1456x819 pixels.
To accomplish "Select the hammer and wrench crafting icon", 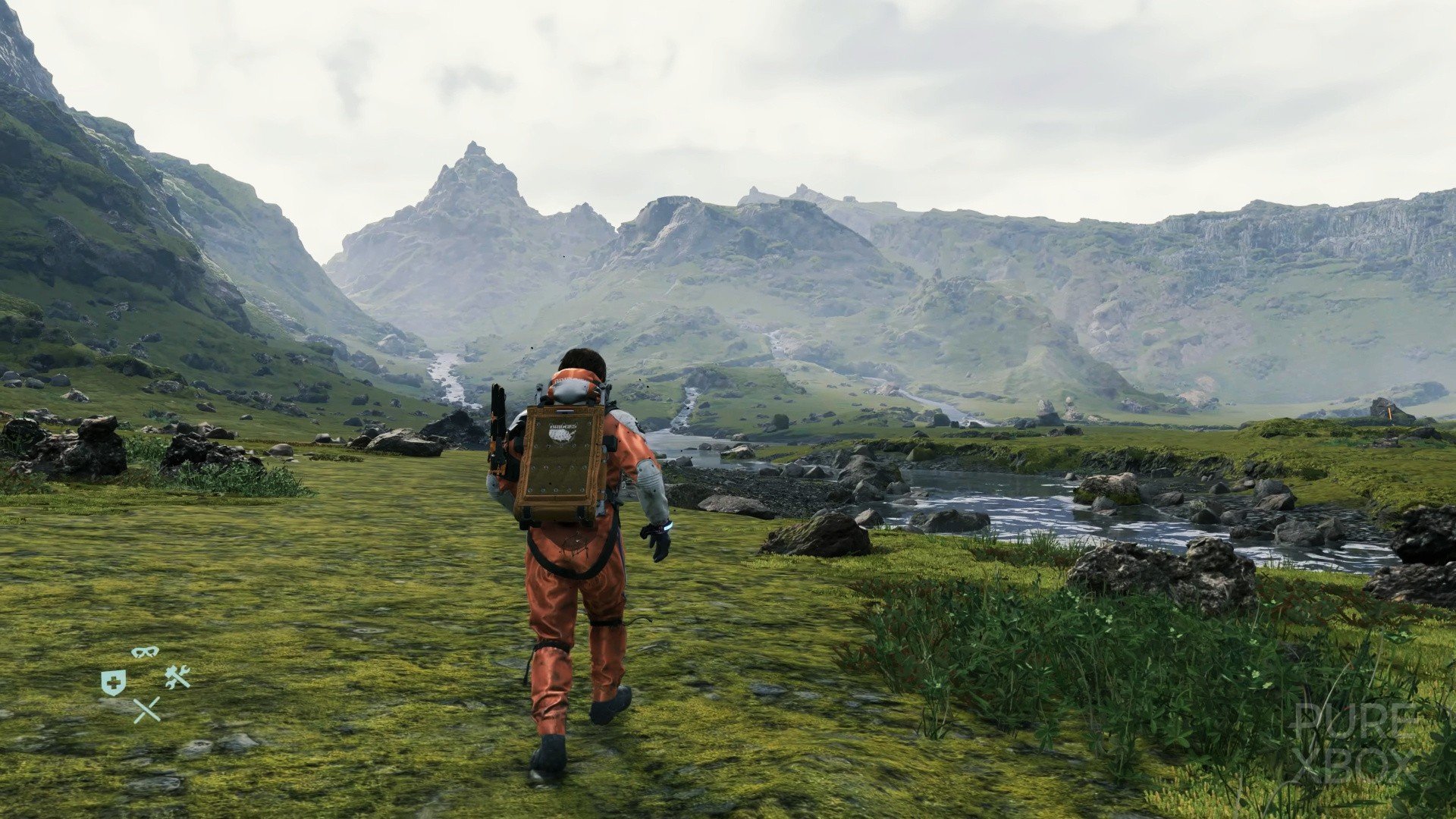I will [x=177, y=677].
